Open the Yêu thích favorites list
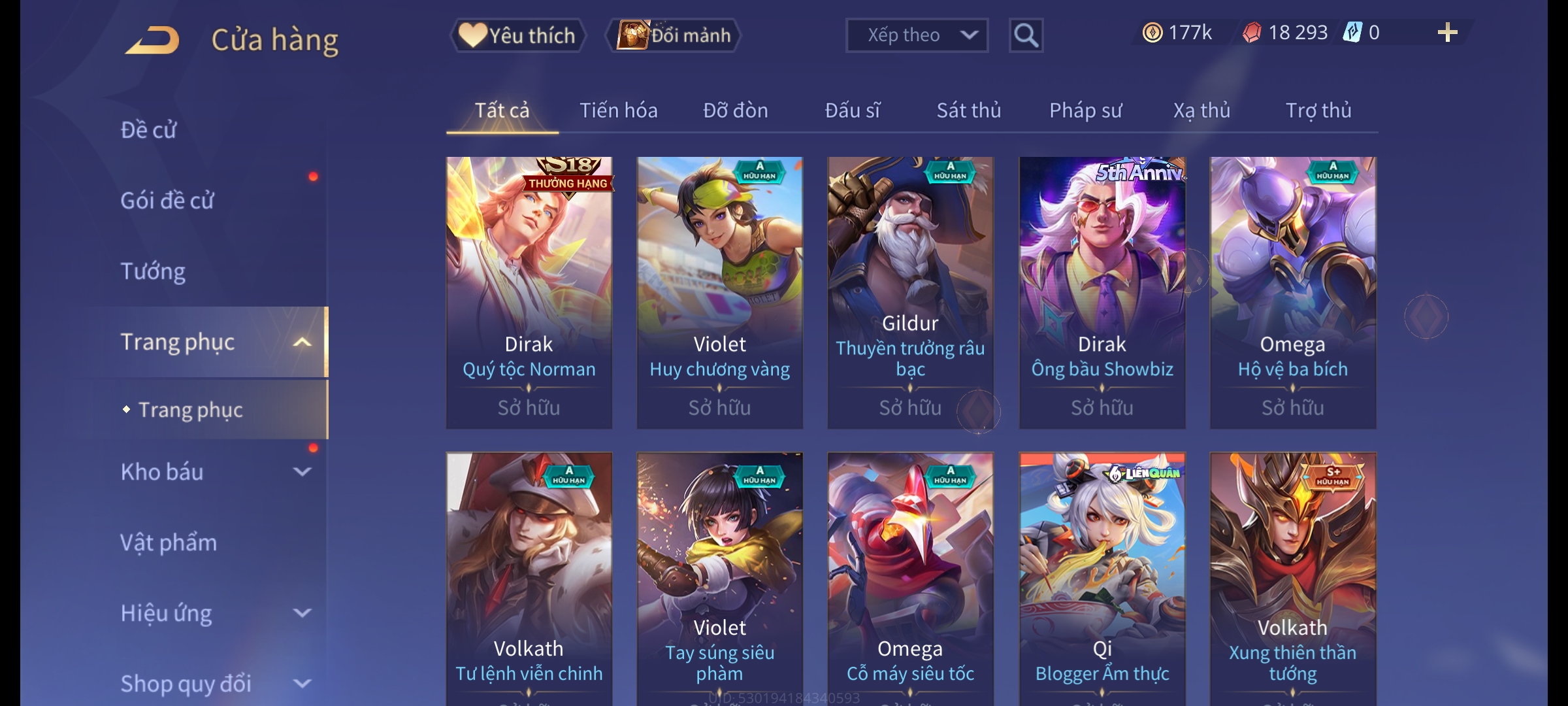1568x706 pixels. [x=517, y=35]
